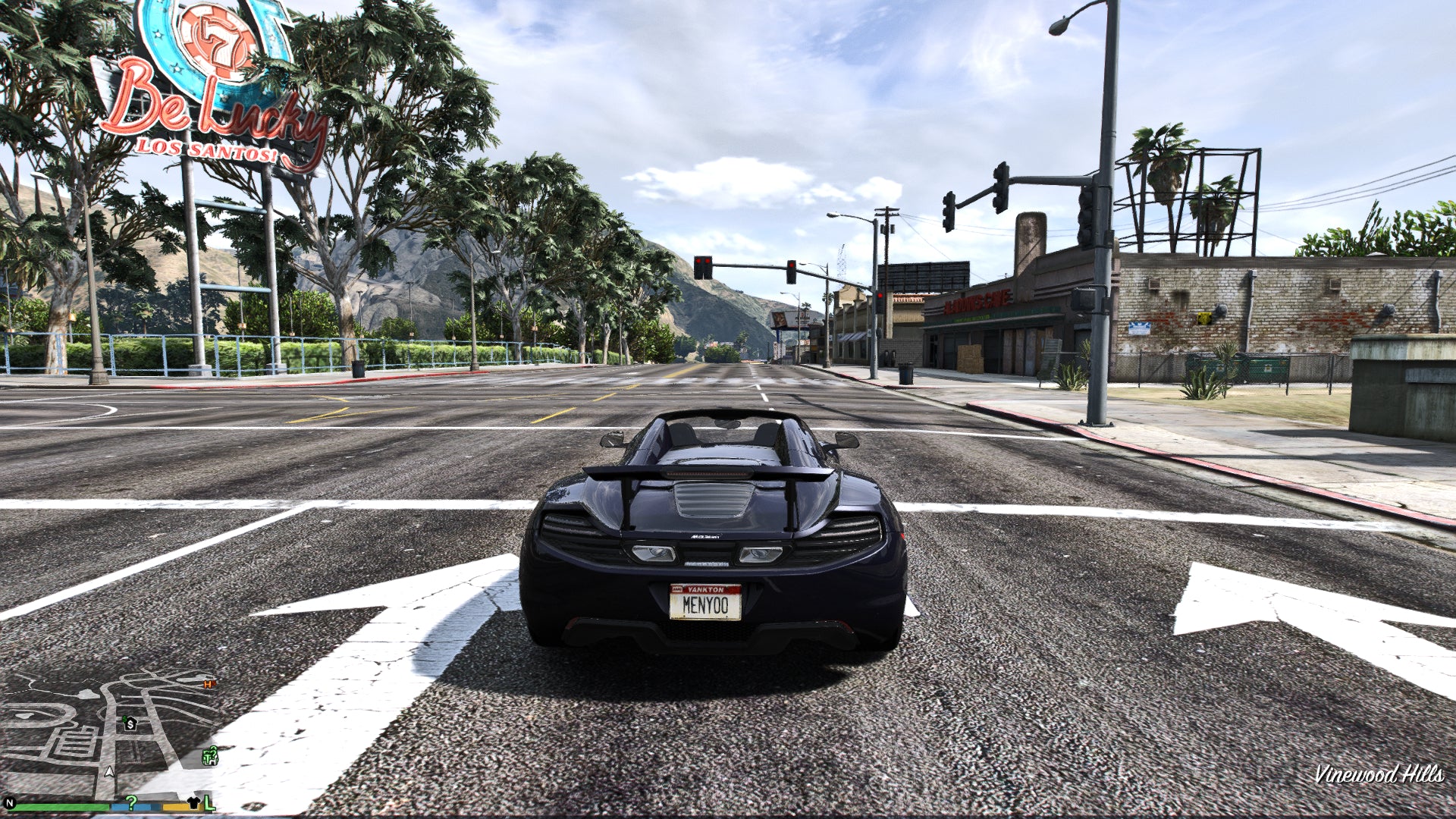Open the green clothing shop icon on the minimap

[208, 757]
